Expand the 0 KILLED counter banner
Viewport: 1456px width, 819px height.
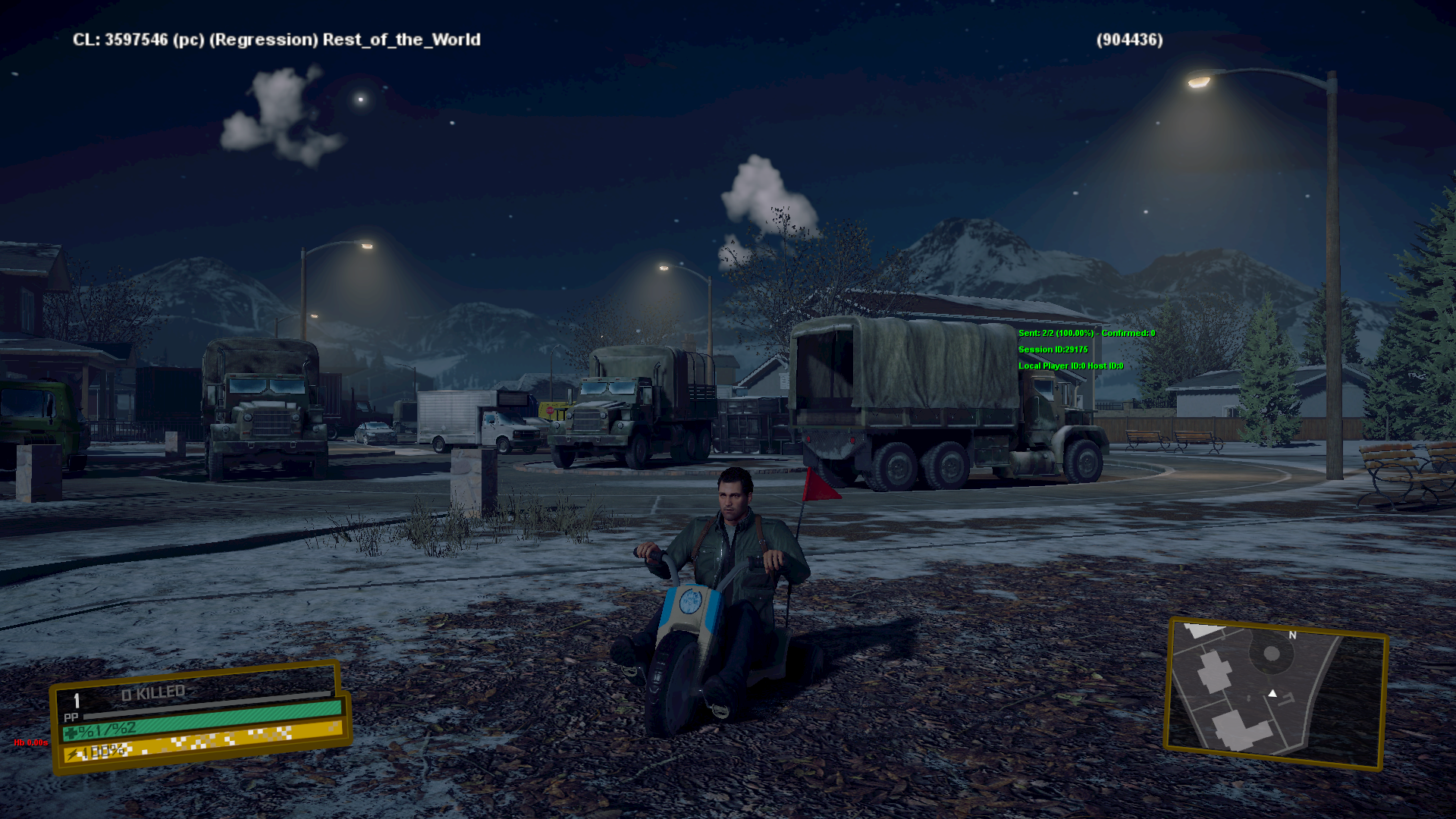(x=152, y=691)
